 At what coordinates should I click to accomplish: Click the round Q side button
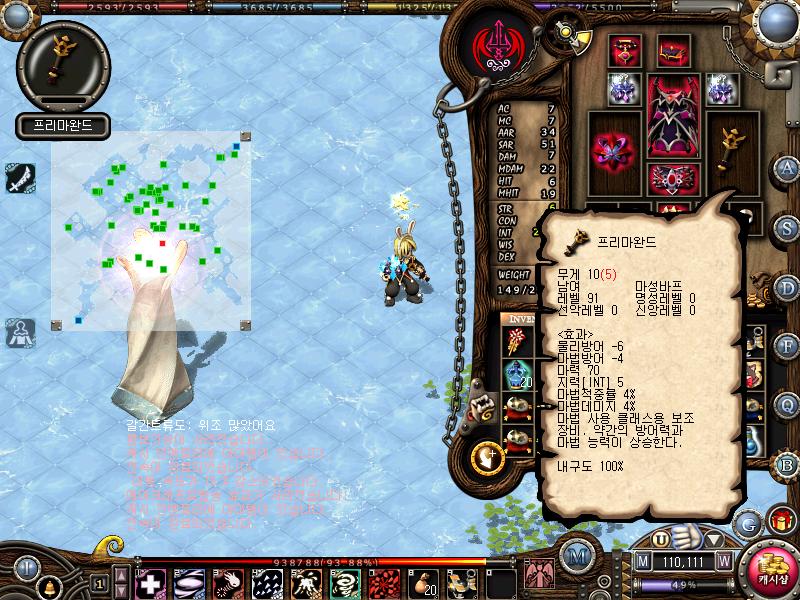787,404
